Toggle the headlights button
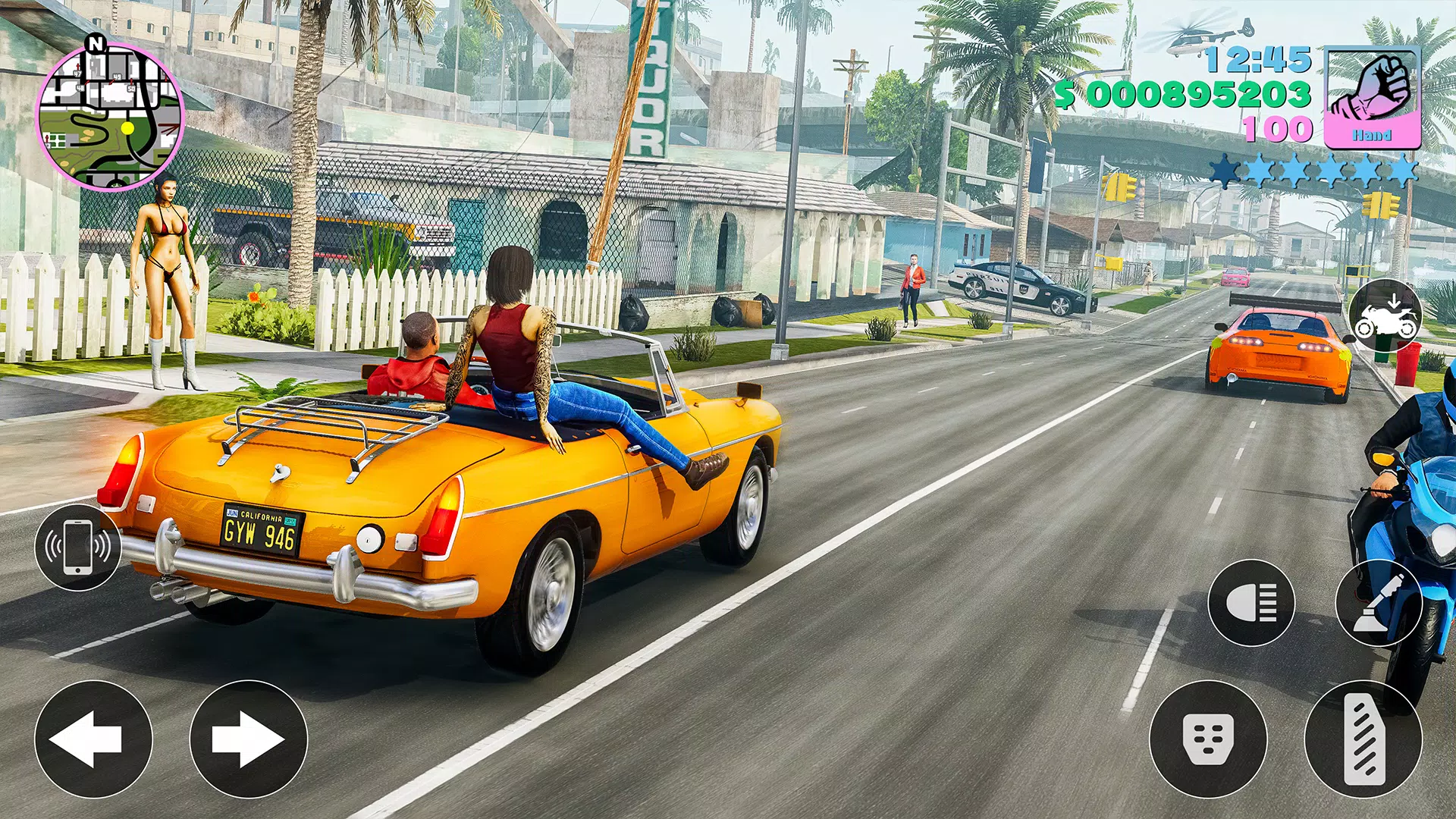The height and width of the screenshot is (819, 1456). (x=1251, y=603)
